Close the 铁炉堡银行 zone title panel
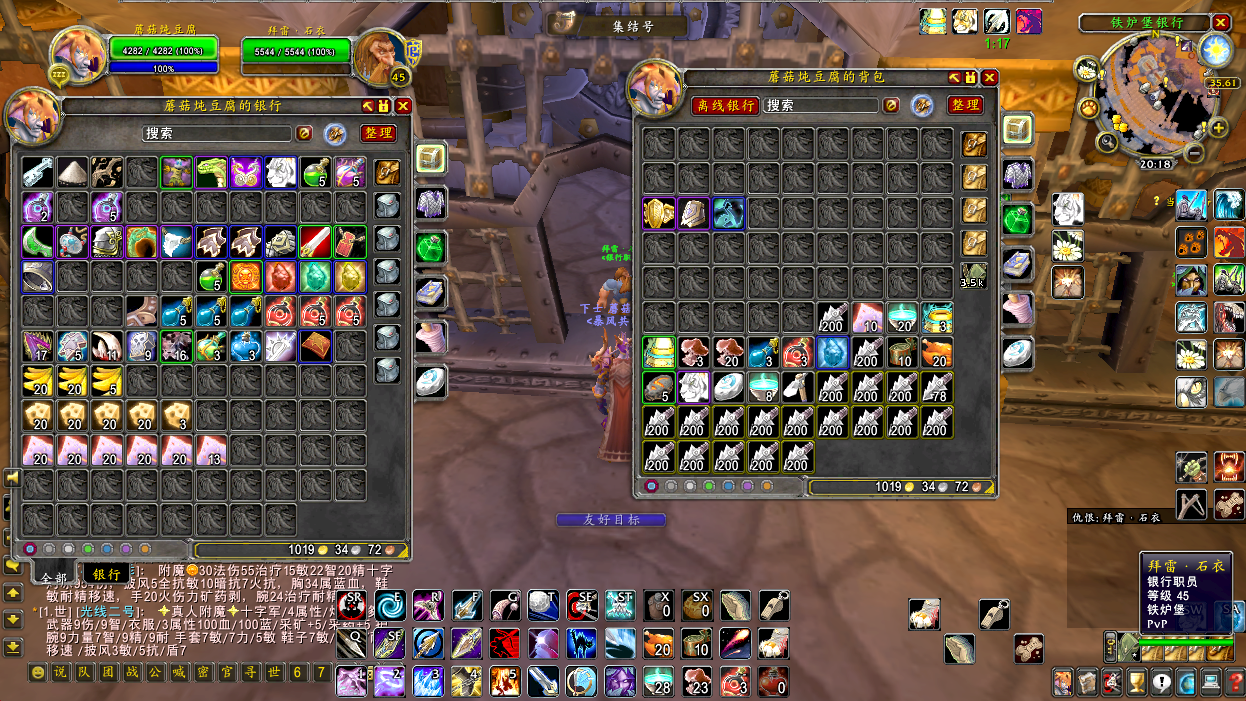This screenshot has width=1246, height=701. 1221,22
